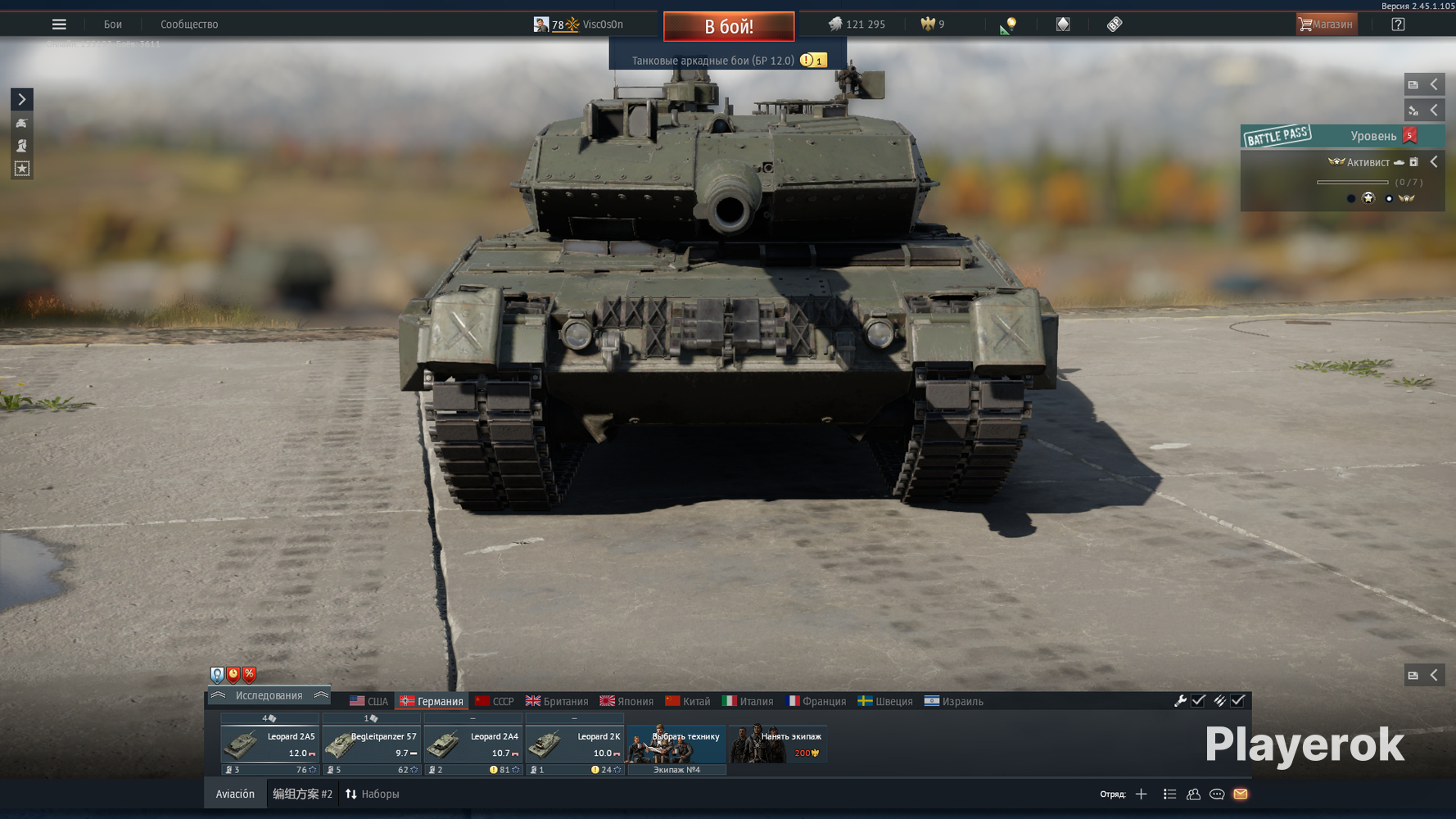The height and width of the screenshot is (819, 1456).
Task: Open the mail envelope icon at bottom right
Action: pyautogui.click(x=1240, y=794)
